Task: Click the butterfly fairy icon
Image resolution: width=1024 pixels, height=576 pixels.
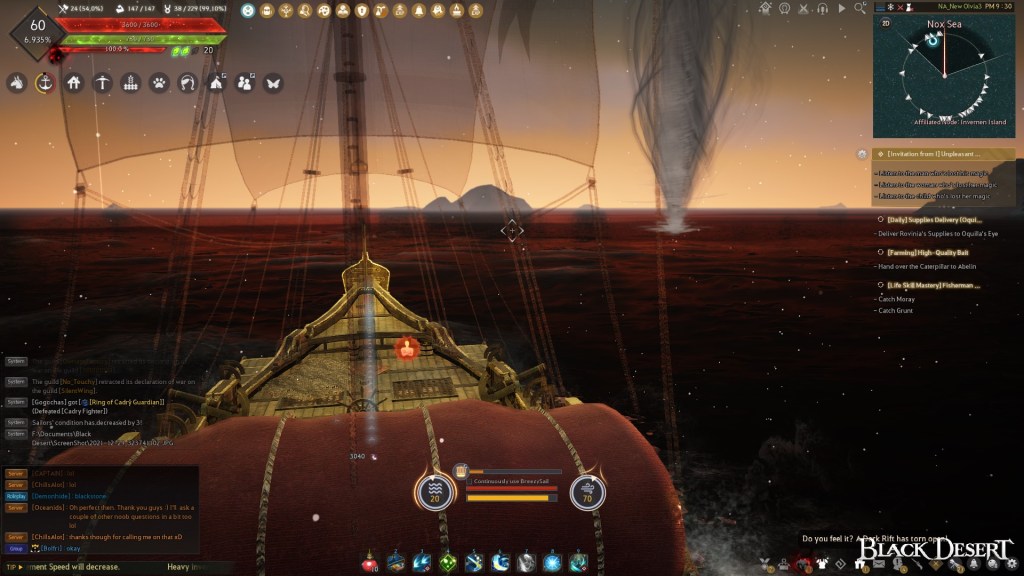Action: point(272,83)
